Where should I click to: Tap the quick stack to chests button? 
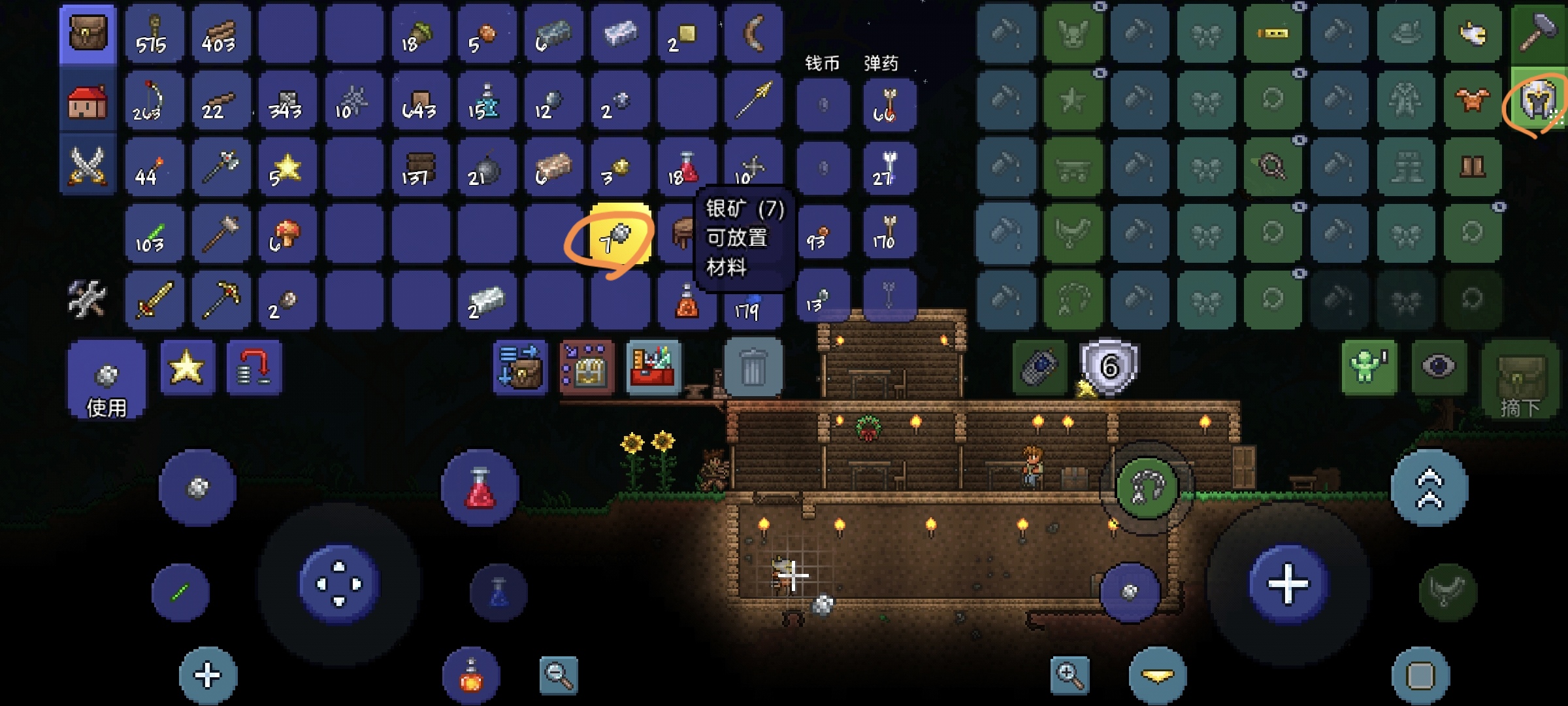tap(587, 367)
